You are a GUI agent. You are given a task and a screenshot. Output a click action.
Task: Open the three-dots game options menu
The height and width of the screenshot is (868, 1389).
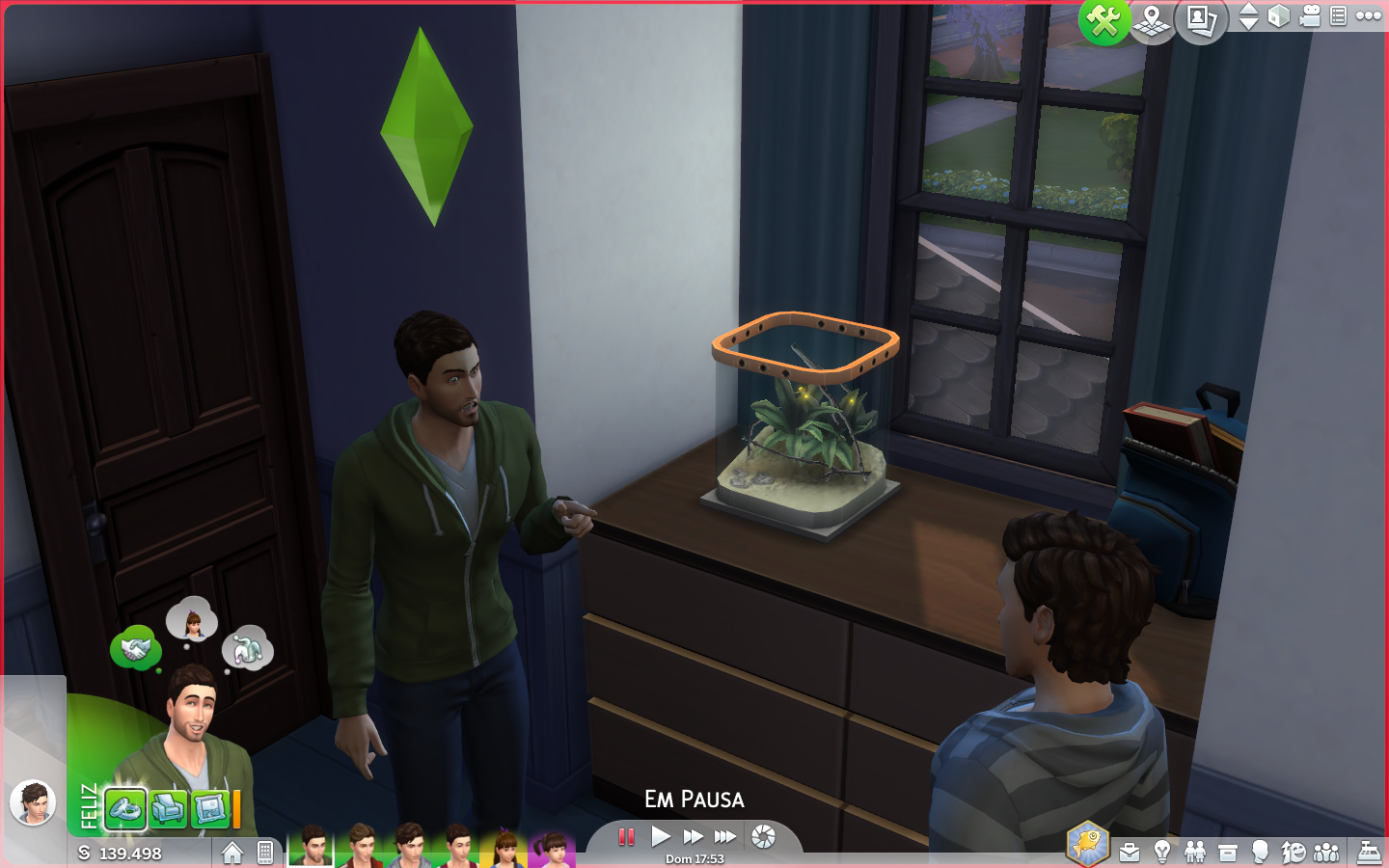tap(1369, 15)
